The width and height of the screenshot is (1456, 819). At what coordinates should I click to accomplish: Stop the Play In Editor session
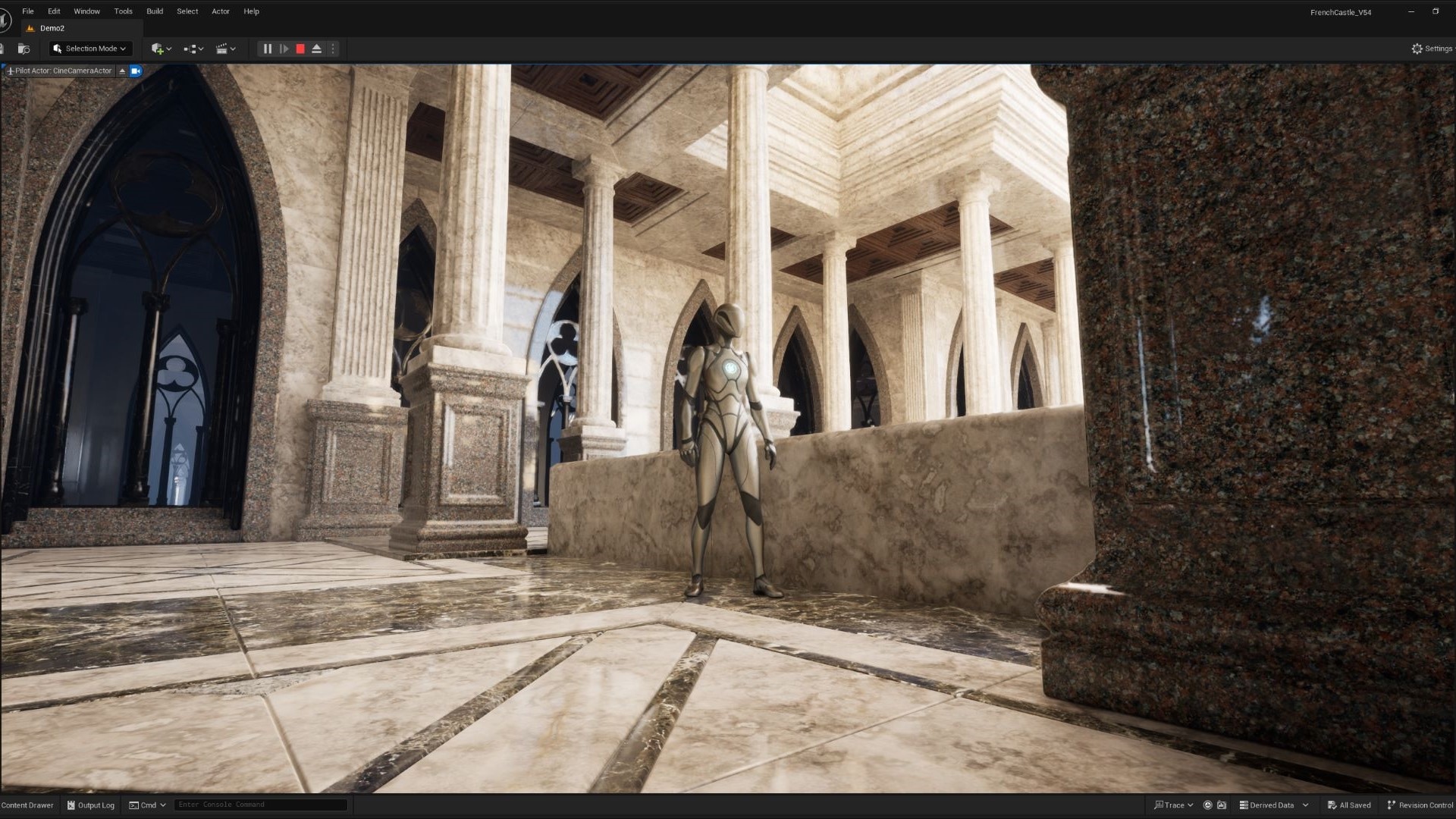coord(300,49)
